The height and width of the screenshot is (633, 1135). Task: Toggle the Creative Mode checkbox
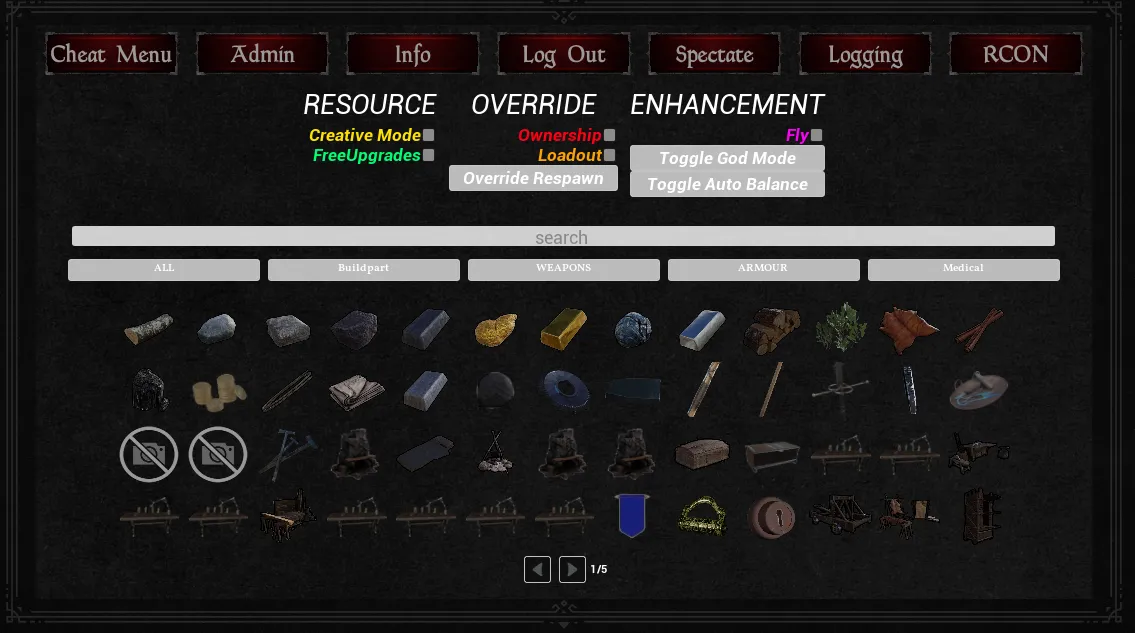(x=429, y=135)
